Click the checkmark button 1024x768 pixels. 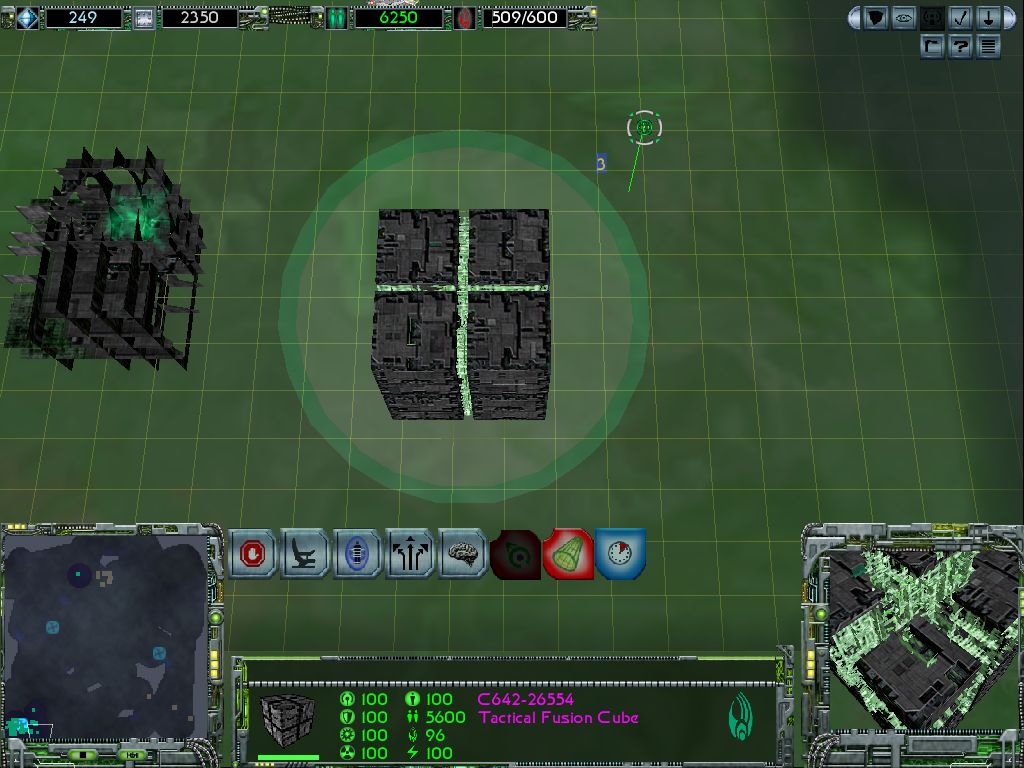click(x=960, y=18)
